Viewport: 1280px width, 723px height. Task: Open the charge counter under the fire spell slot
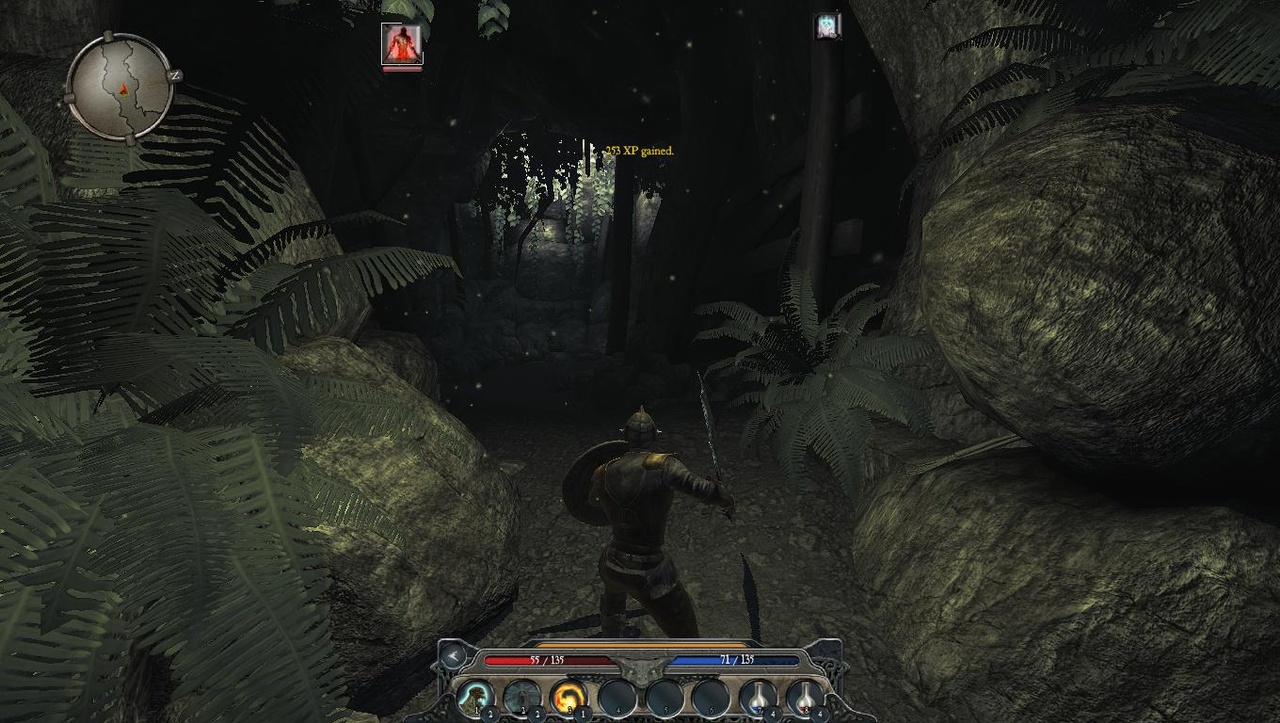[x=581, y=712]
